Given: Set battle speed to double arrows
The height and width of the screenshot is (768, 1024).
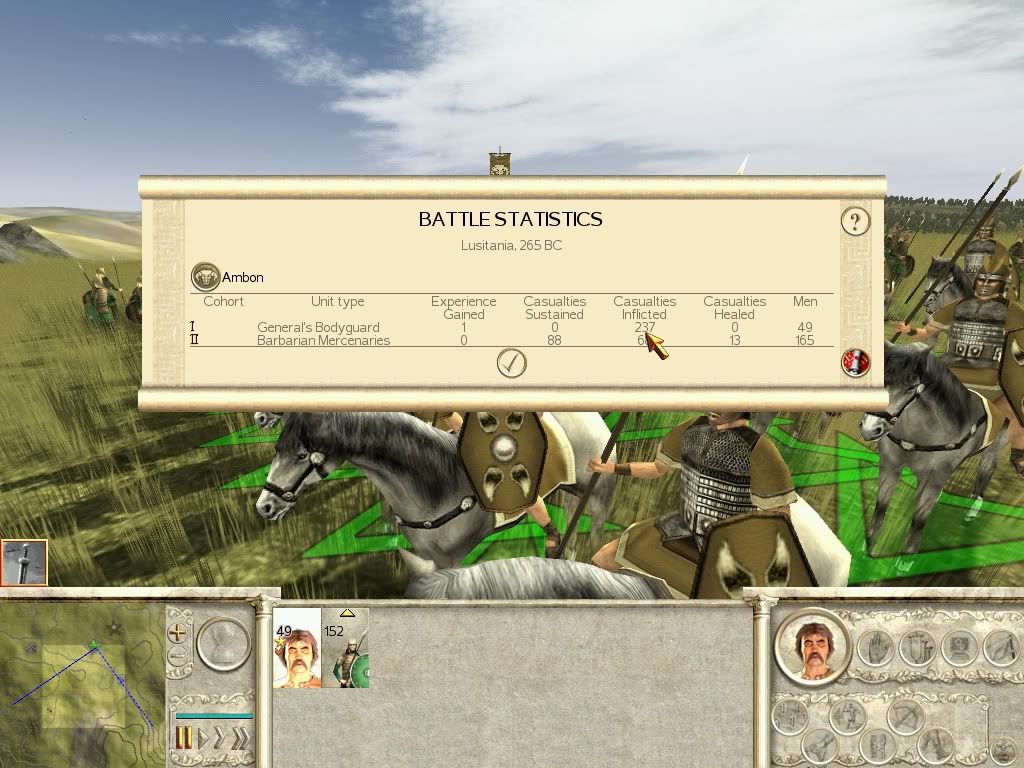Looking at the screenshot, I should [221, 739].
